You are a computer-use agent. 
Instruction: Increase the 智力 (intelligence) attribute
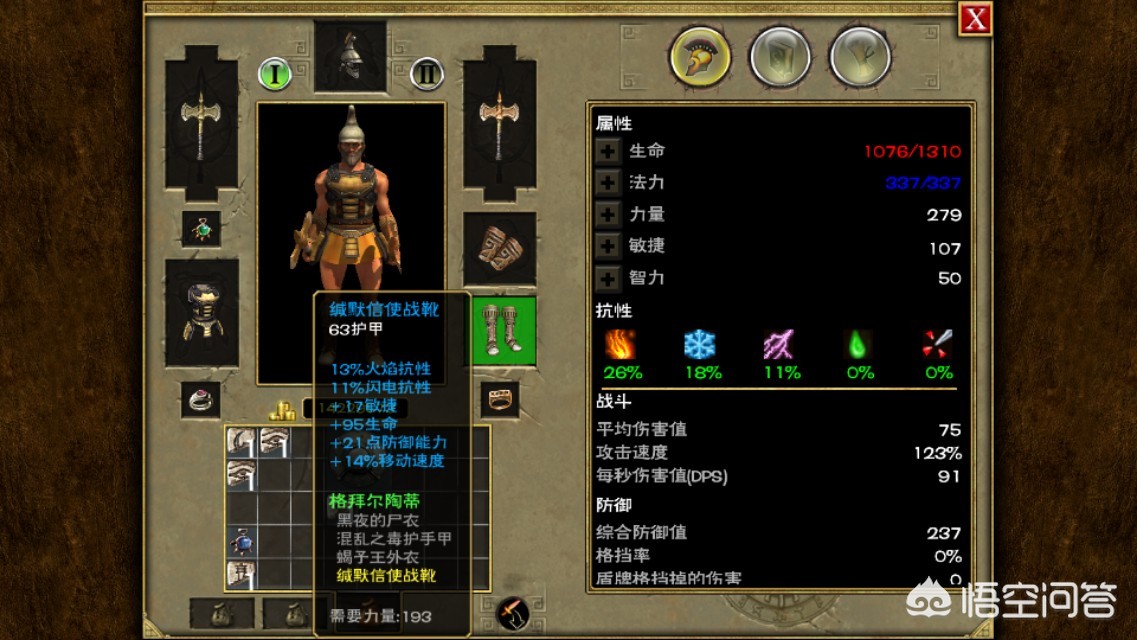point(608,278)
